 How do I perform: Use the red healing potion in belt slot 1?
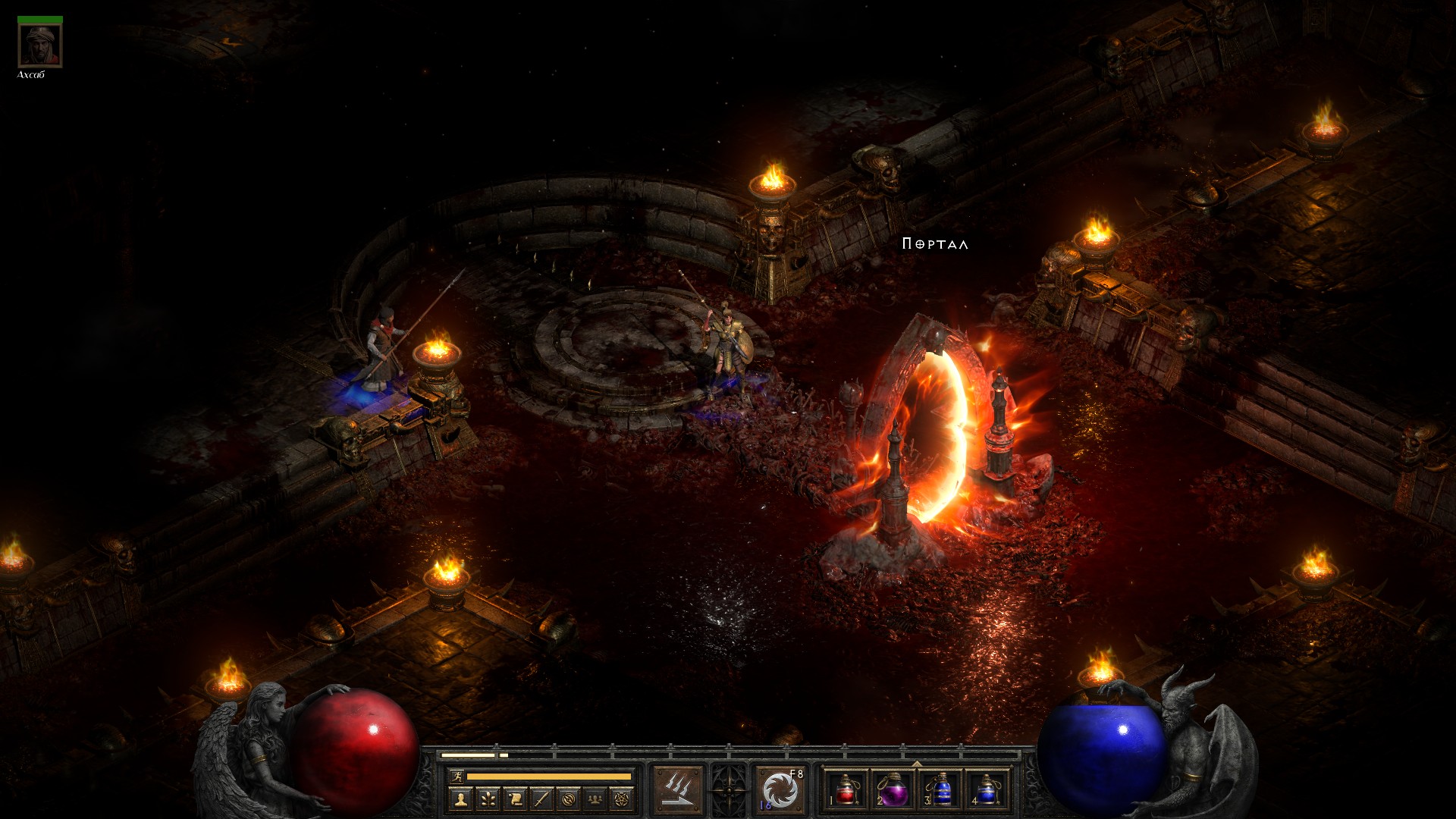point(846,790)
